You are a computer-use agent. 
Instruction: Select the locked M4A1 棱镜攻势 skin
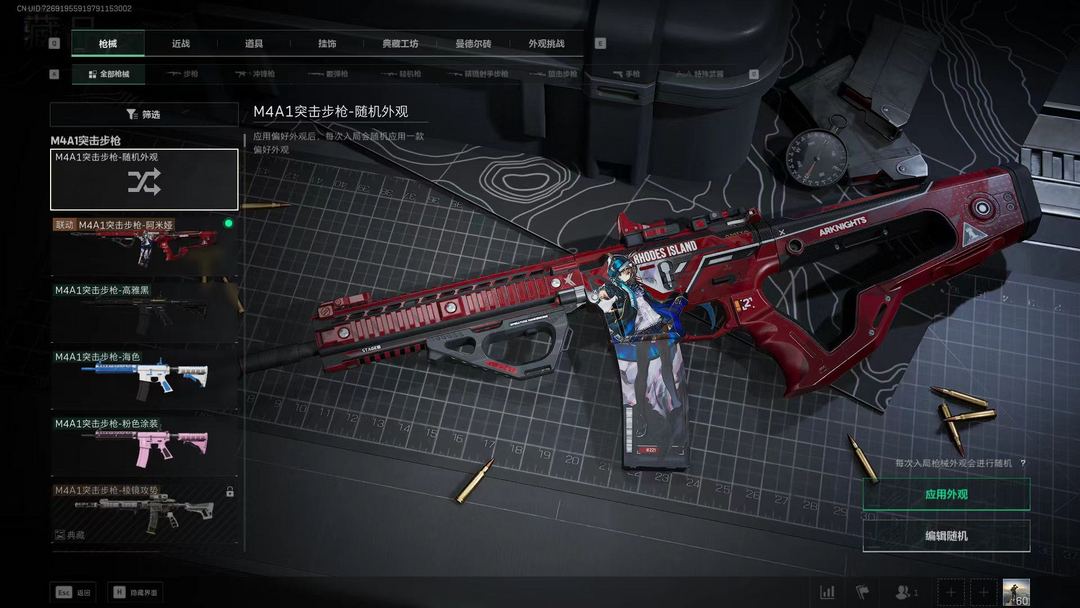tap(144, 512)
